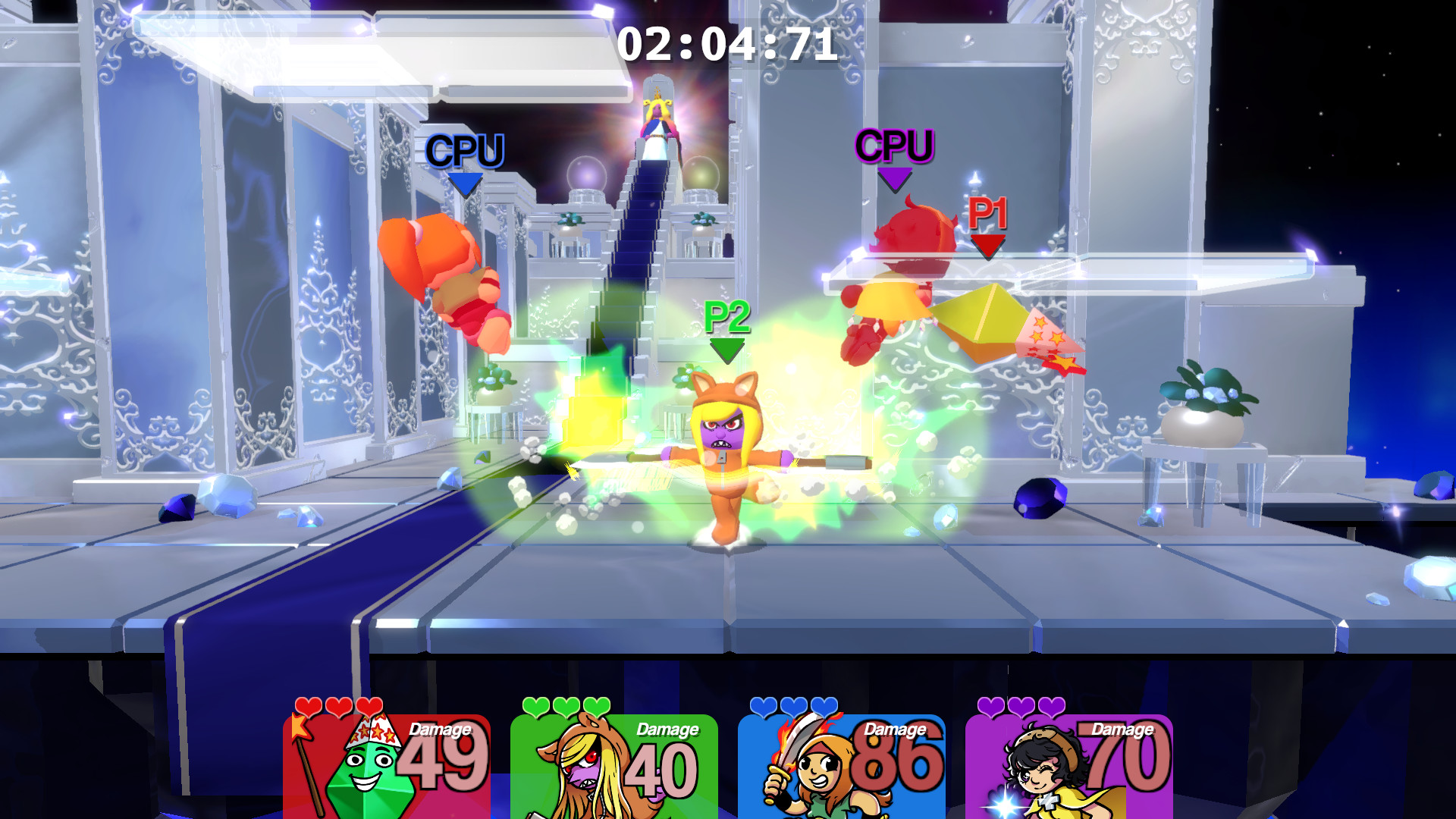Click the red P1 arrow indicator
Viewport: 1456px width, 819px height.
[x=987, y=241]
